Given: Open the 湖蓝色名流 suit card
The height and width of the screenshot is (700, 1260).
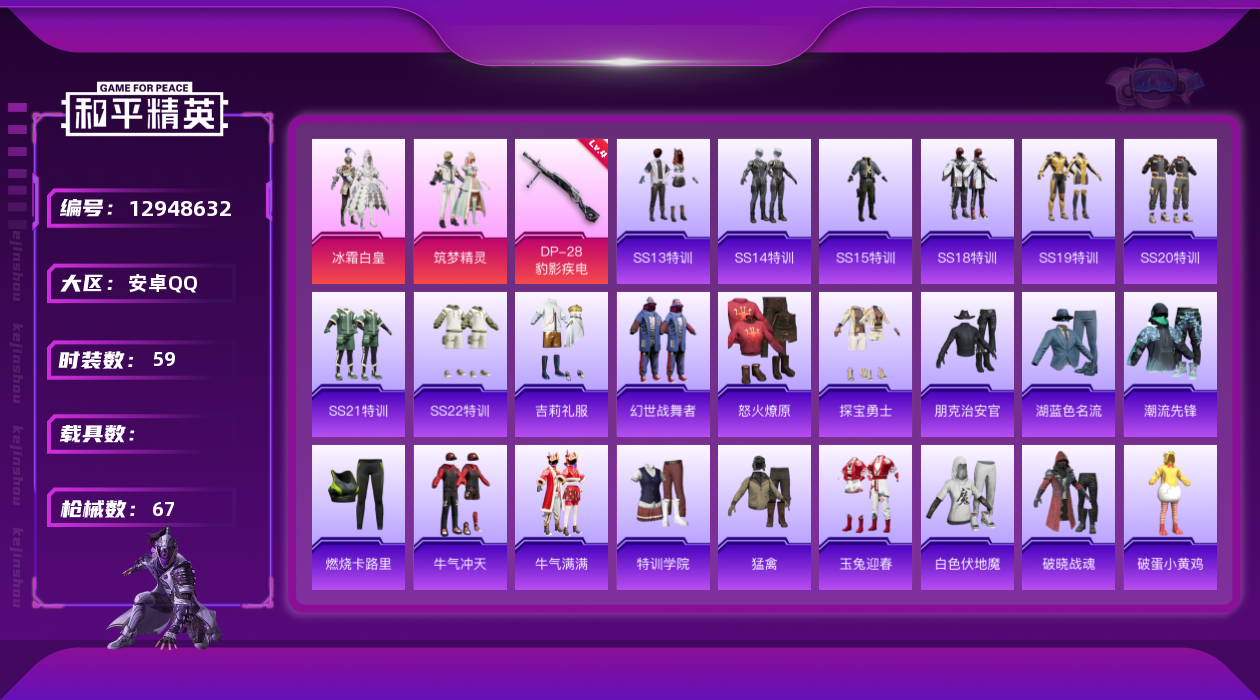Looking at the screenshot, I should click(1068, 364).
